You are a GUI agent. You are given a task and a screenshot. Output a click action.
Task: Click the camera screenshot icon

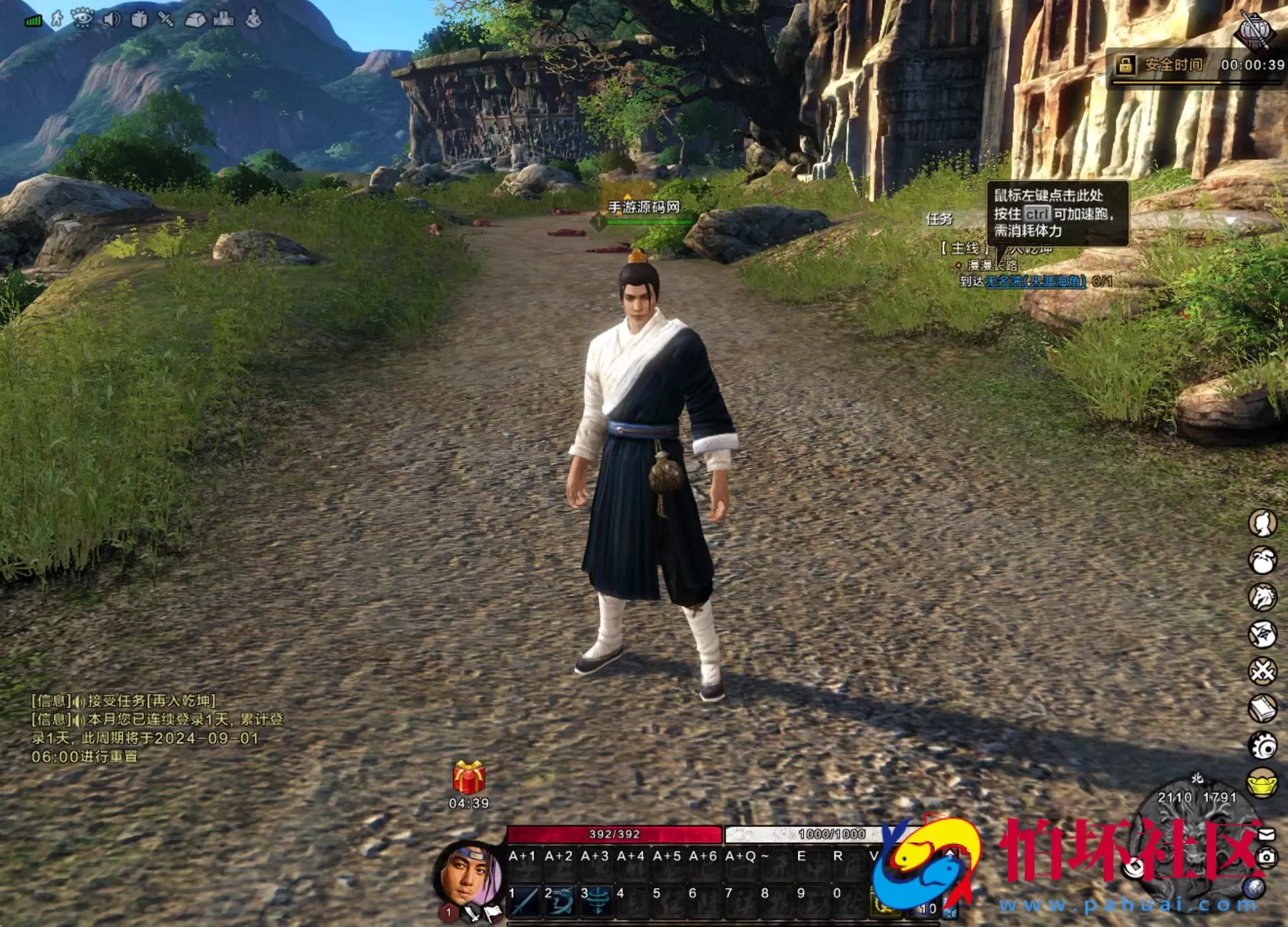click(x=1267, y=857)
